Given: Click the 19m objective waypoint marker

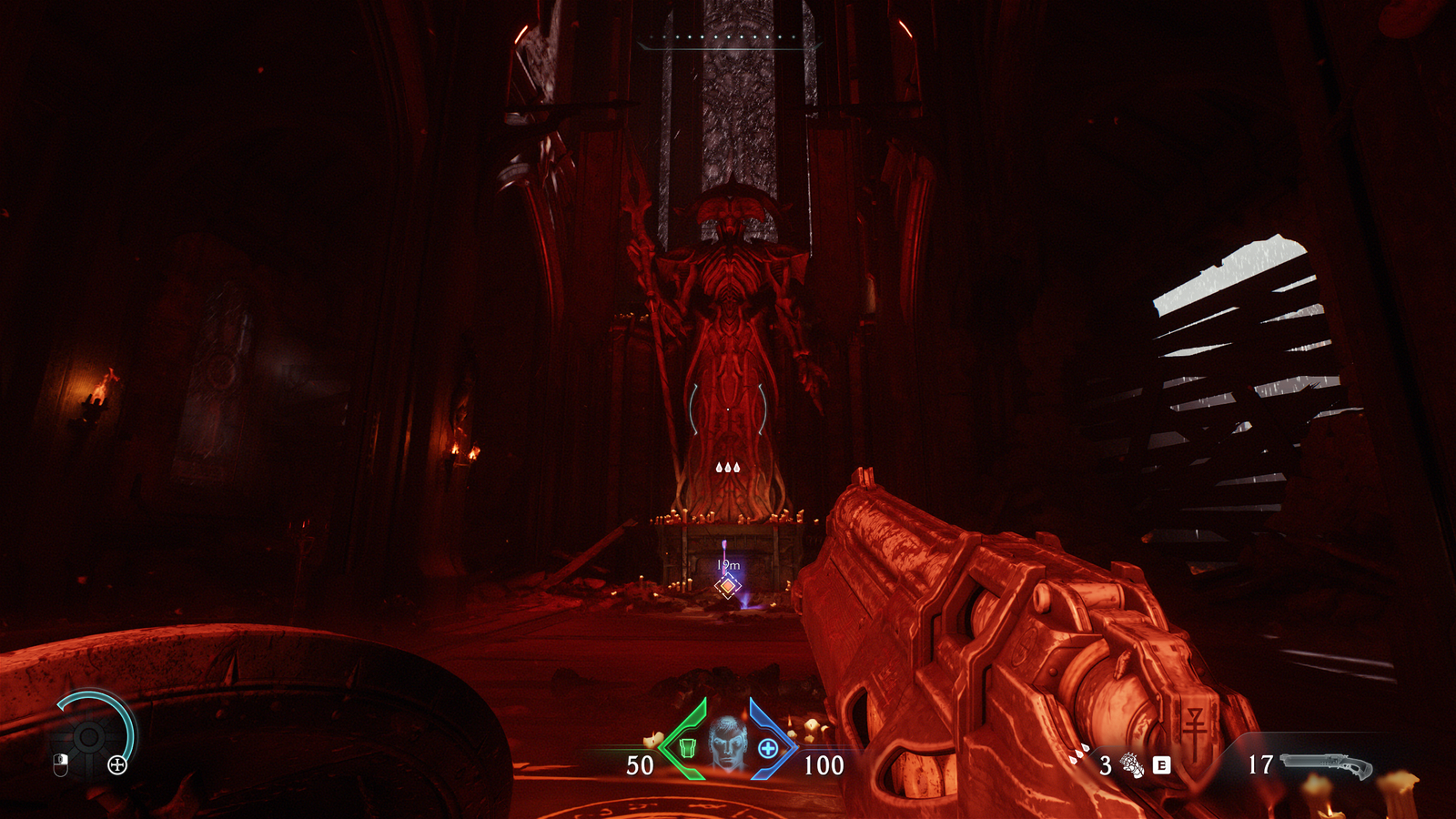Looking at the screenshot, I should (727, 586).
